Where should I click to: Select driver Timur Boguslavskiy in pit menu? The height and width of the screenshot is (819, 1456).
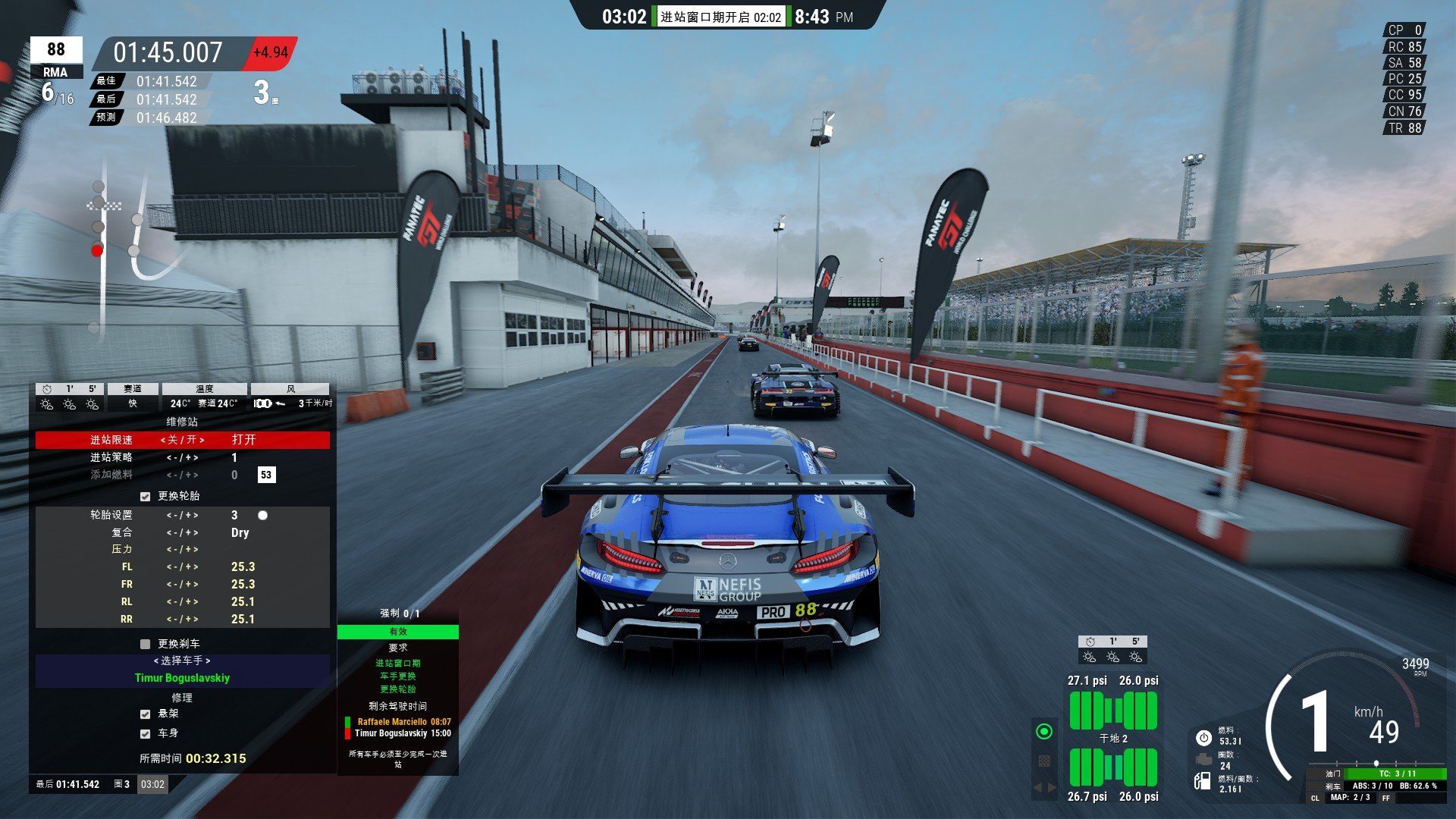pyautogui.click(x=182, y=678)
